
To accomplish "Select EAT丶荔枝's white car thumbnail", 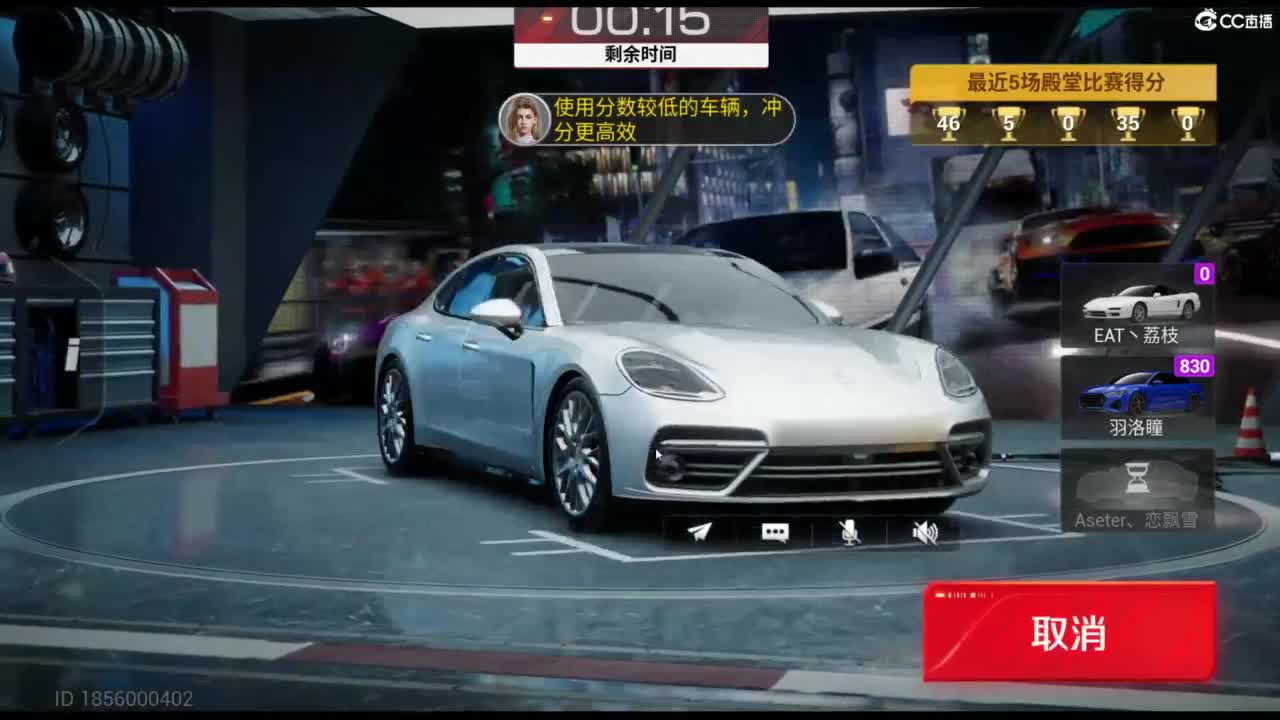I will pyautogui.click(x=1138, y=300).
